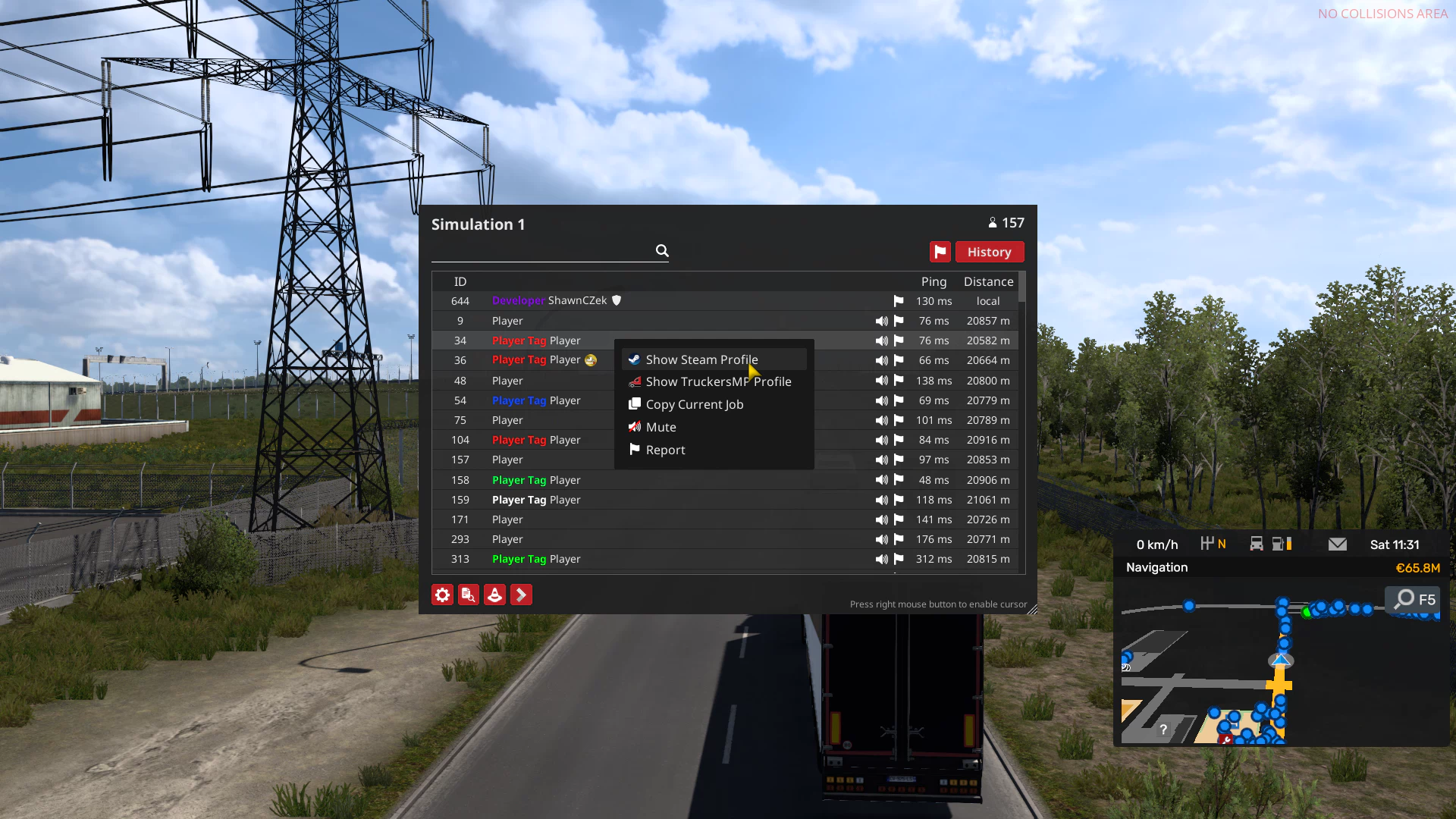Open the mail envelope icon
Image resolution: width=1456 pixels, height=819 pixels.
pyautogui.click(x=1337, y=544)
